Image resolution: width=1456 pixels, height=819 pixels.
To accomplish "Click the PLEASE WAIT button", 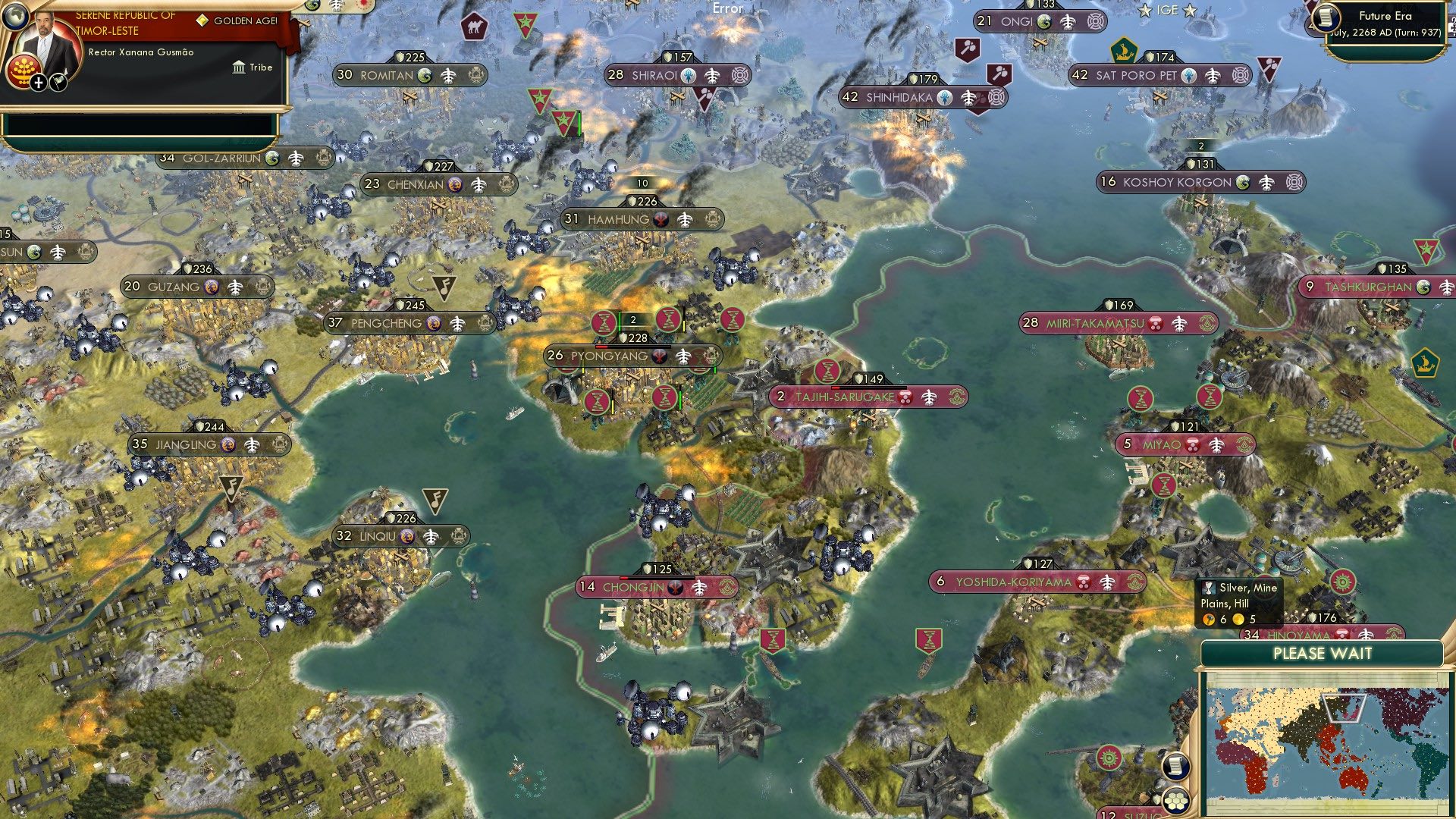I will [1324, 654].
